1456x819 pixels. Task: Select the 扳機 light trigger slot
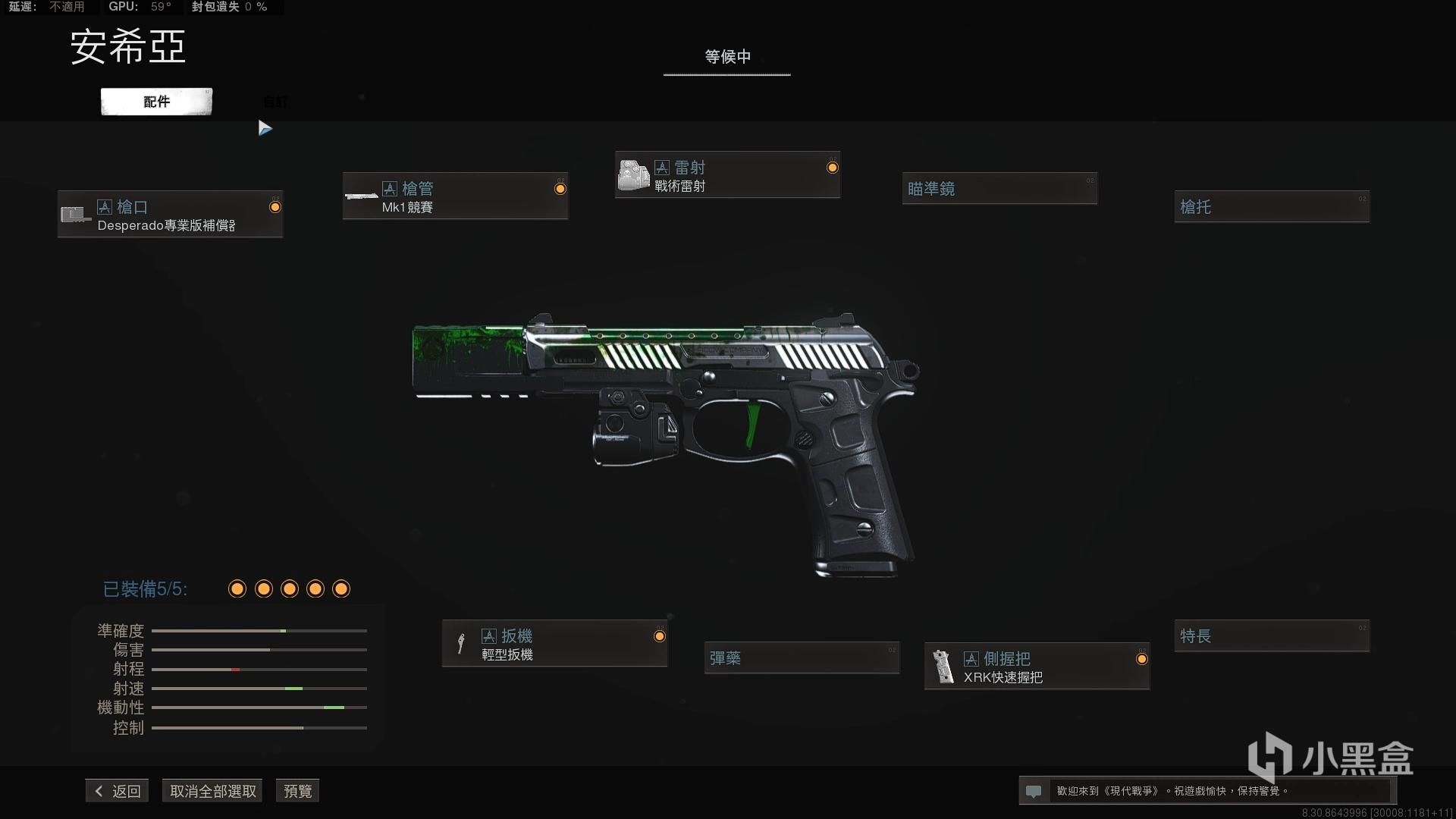click(x=554, y=644)
